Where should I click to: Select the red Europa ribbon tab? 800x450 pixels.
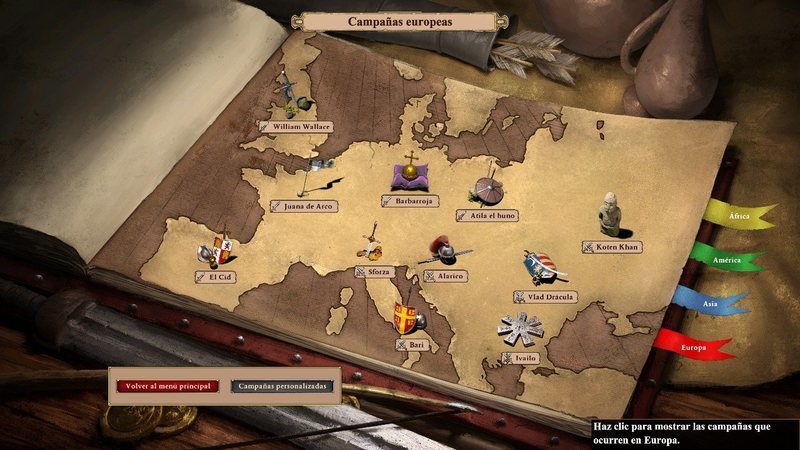[695, 347]
